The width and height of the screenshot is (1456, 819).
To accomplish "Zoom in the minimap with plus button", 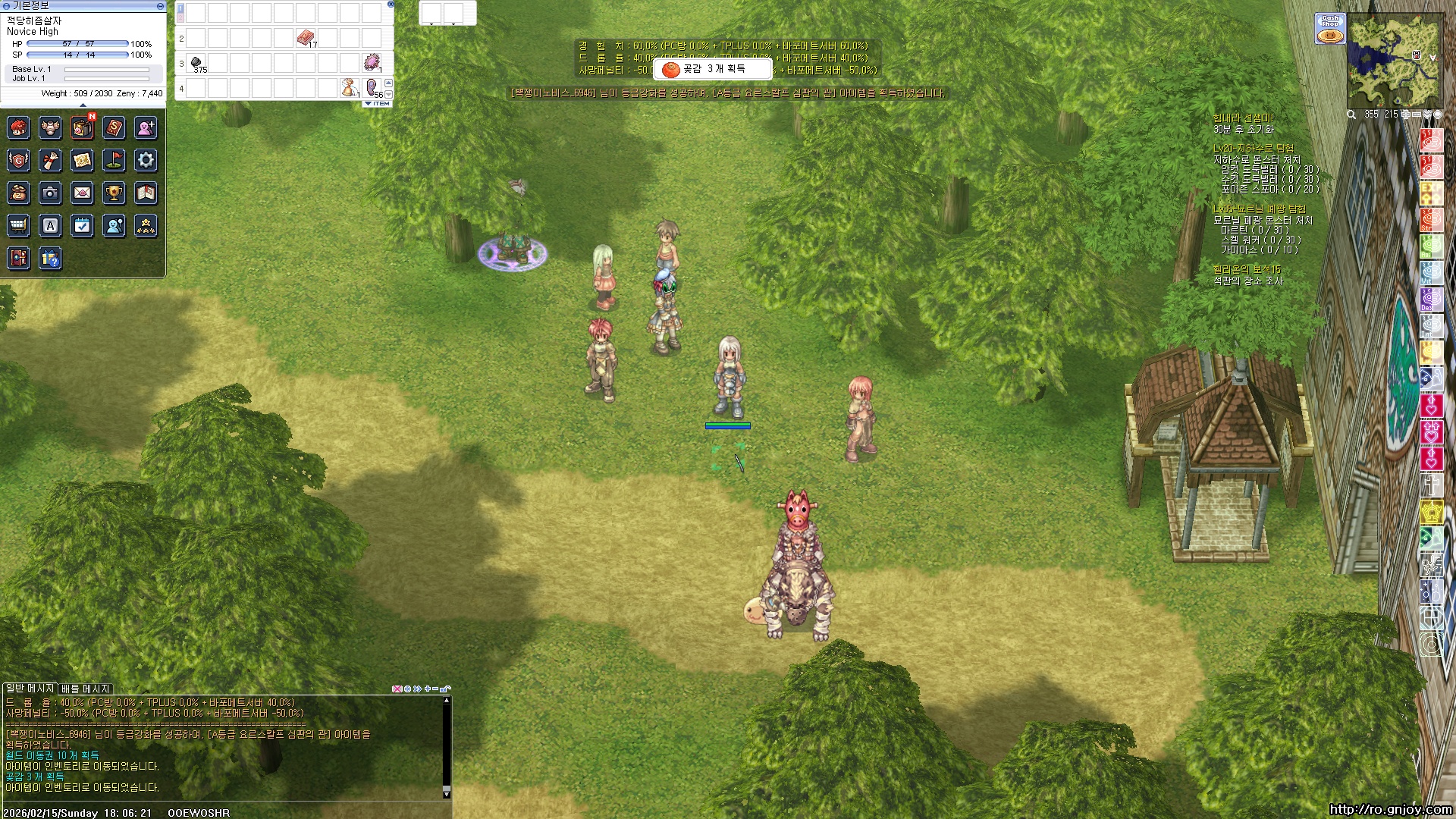I will [1404, 115].
